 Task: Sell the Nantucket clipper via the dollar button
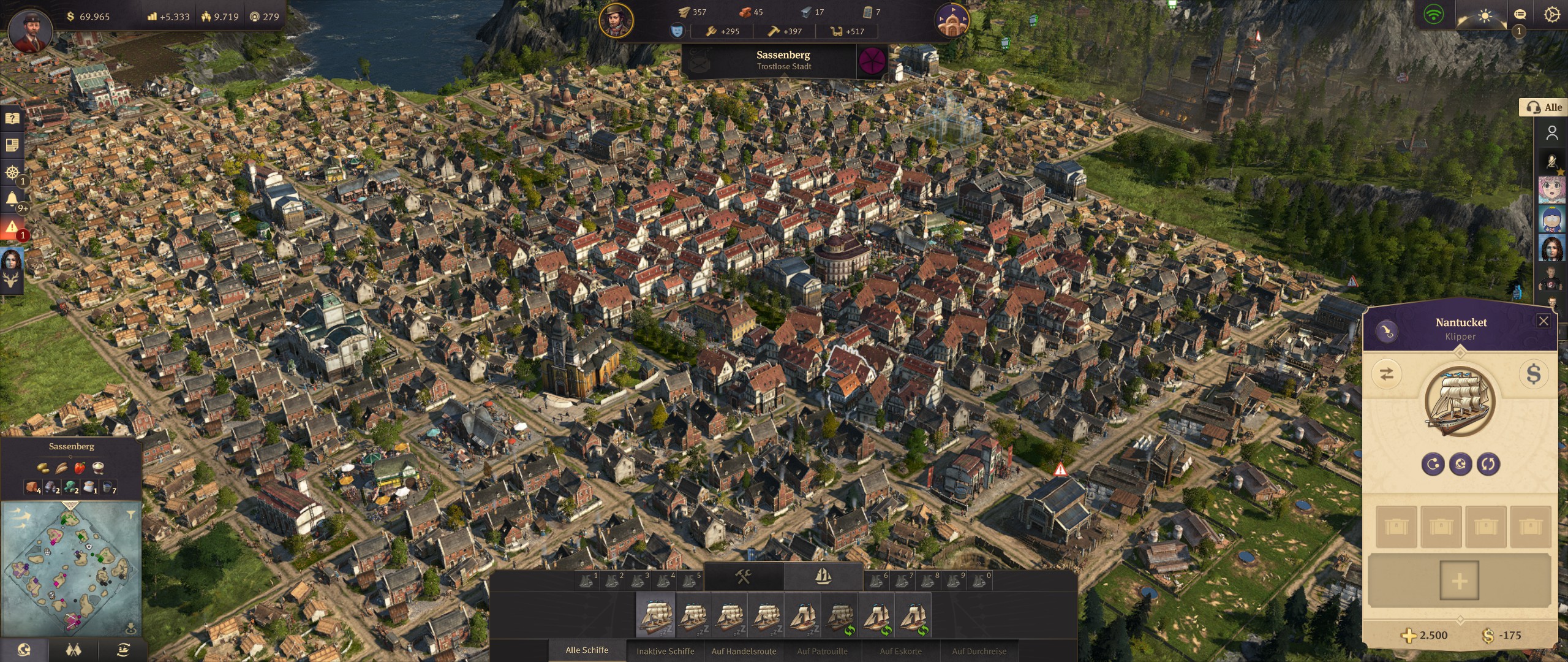pos(1533,374)
